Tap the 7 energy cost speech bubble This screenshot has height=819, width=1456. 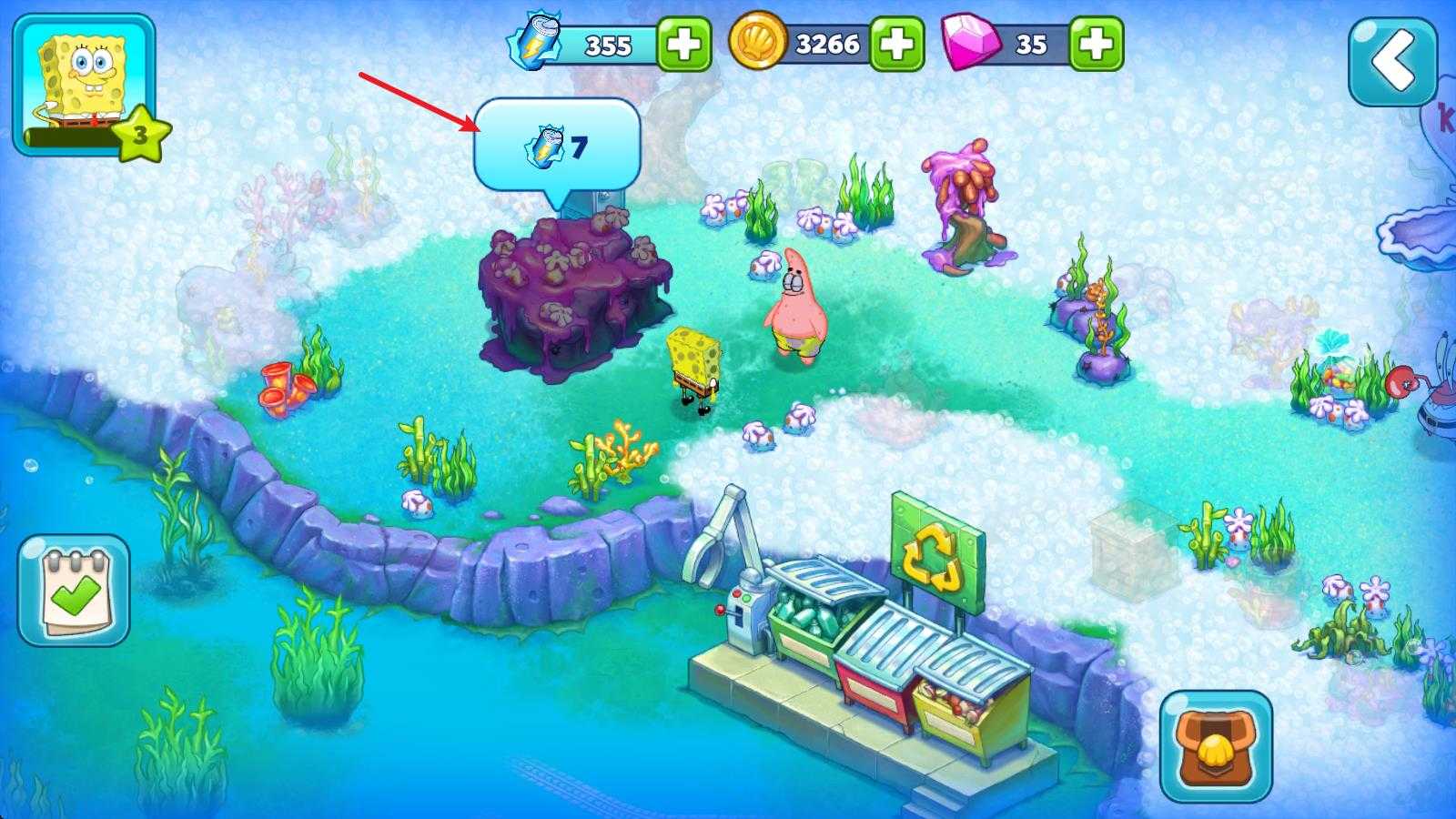coord(557,146)
